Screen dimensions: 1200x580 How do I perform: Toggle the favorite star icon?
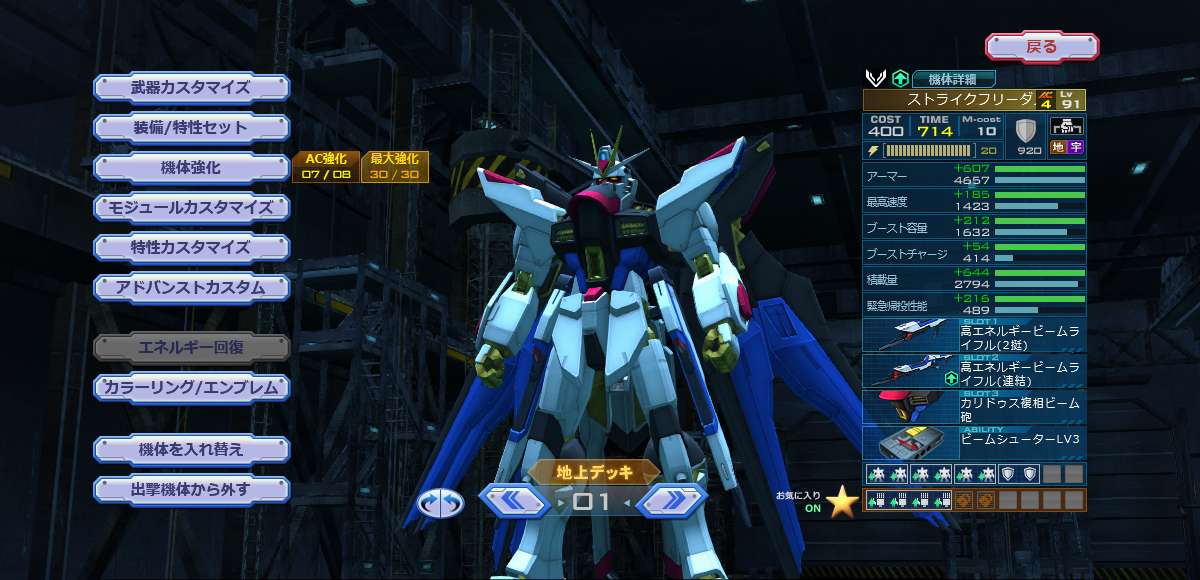click(842, 501)
